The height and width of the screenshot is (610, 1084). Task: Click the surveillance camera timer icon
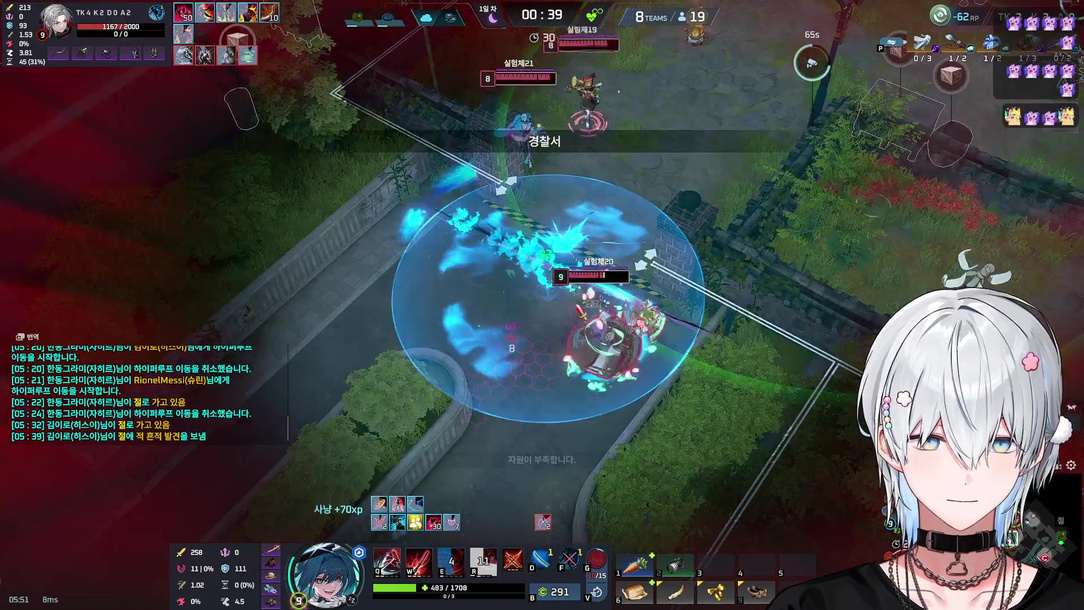click(812, 64)
